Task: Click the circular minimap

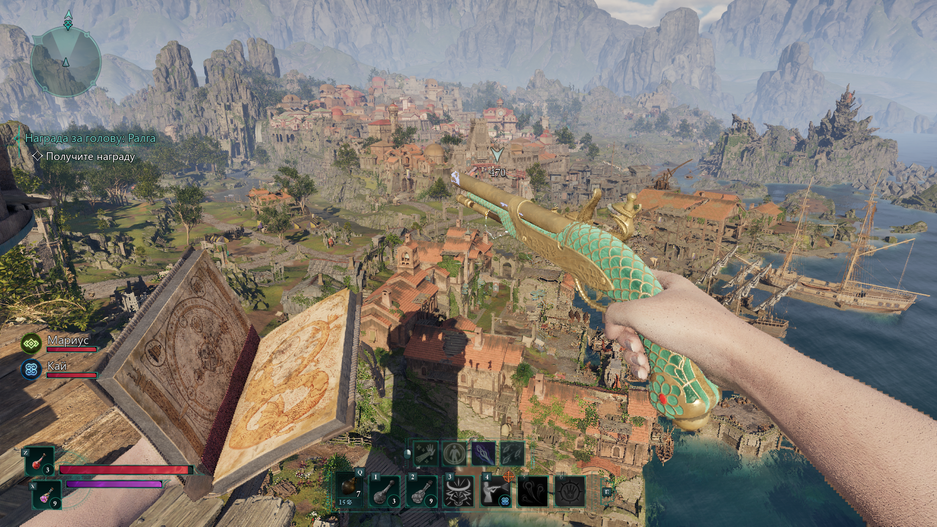Action: (65, 60)
